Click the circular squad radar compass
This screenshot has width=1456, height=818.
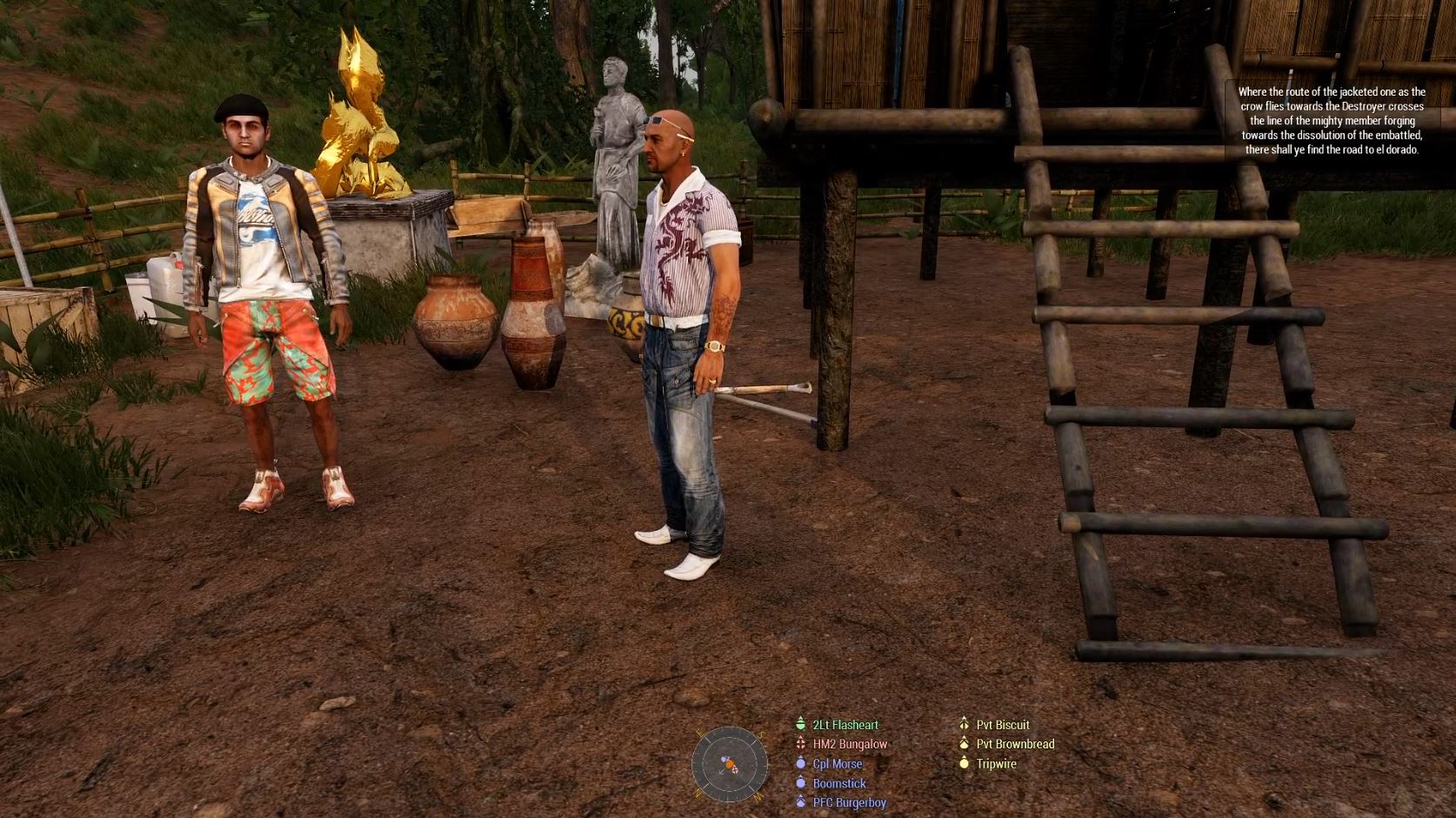[x=730, y=765]
